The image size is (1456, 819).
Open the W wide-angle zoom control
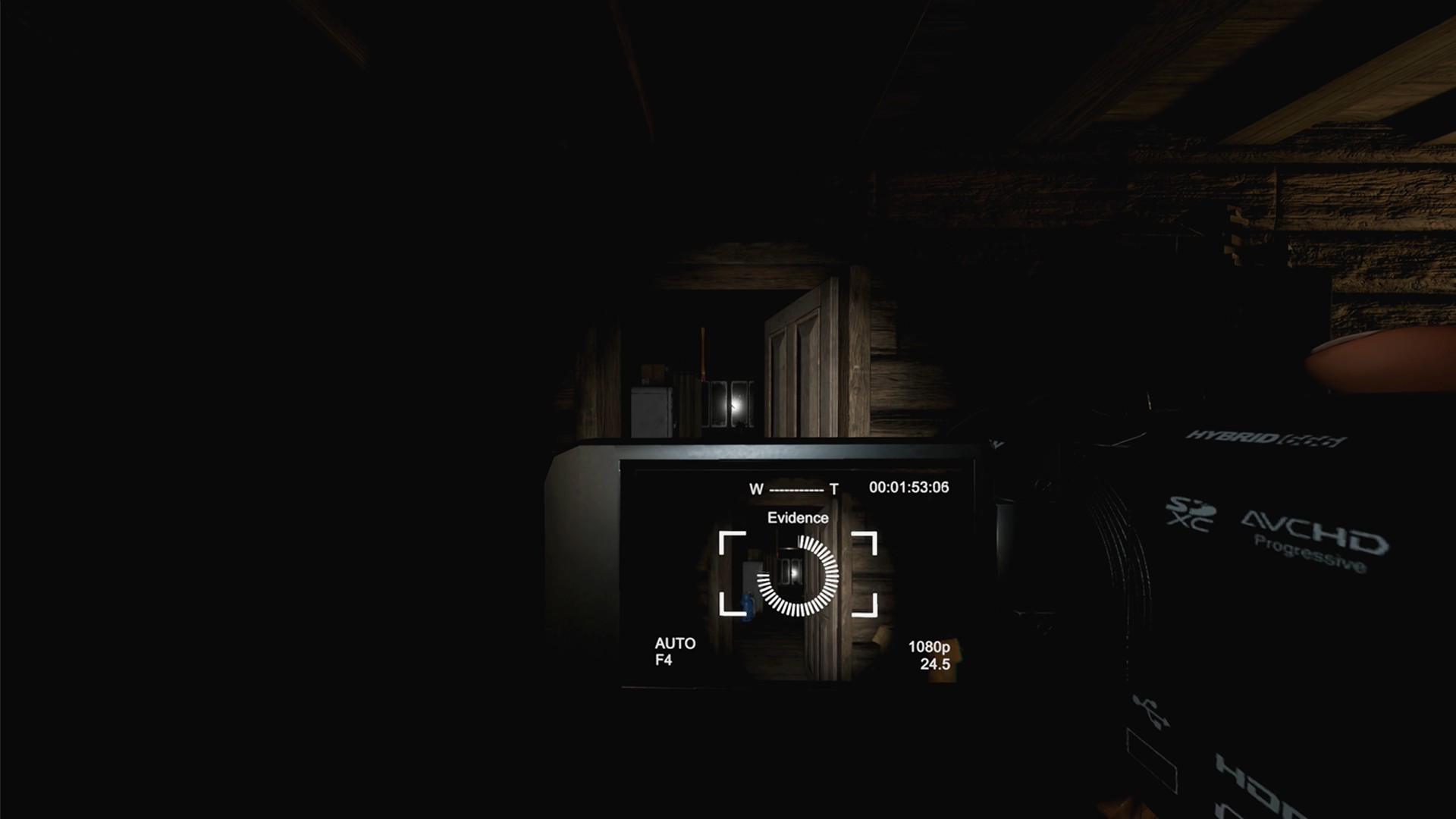pos(756,488)
